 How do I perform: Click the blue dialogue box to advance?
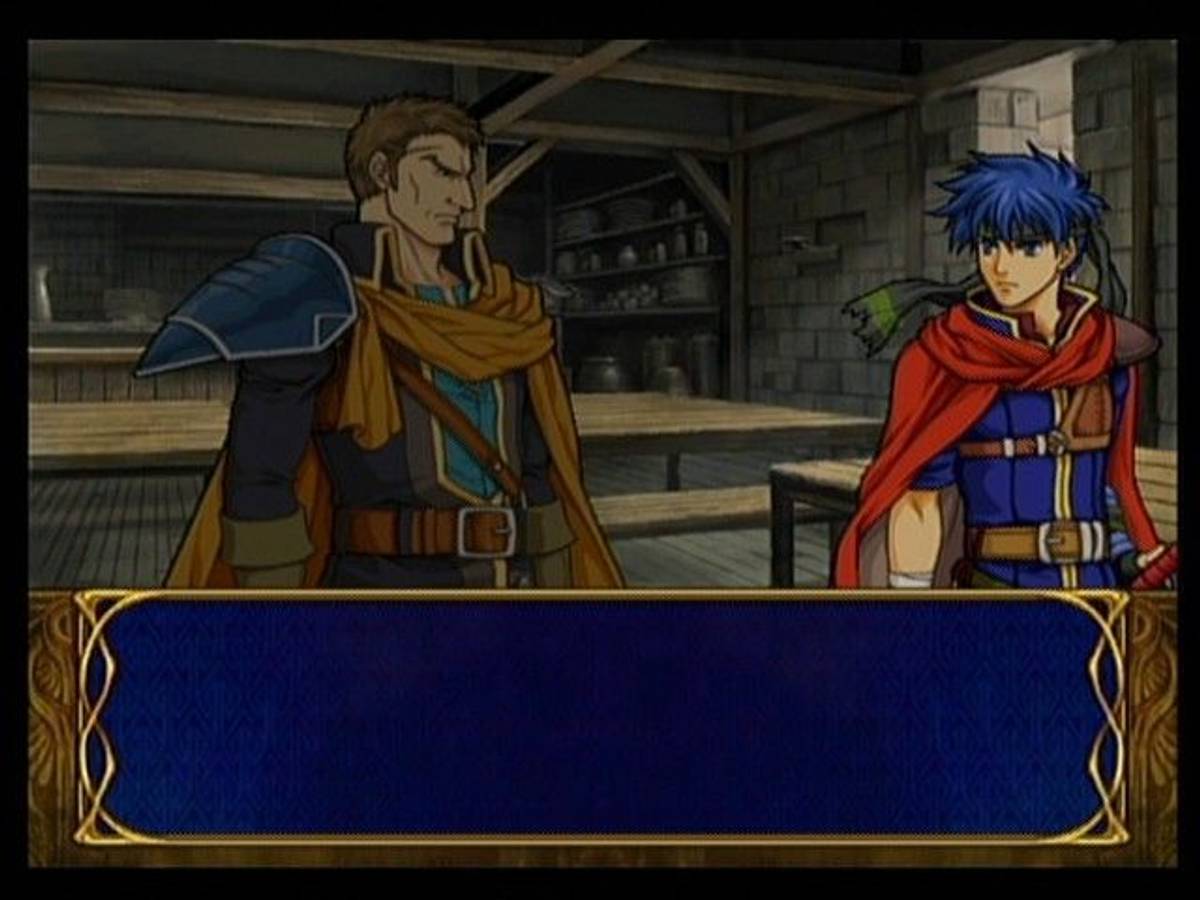(x=600, y=717)
